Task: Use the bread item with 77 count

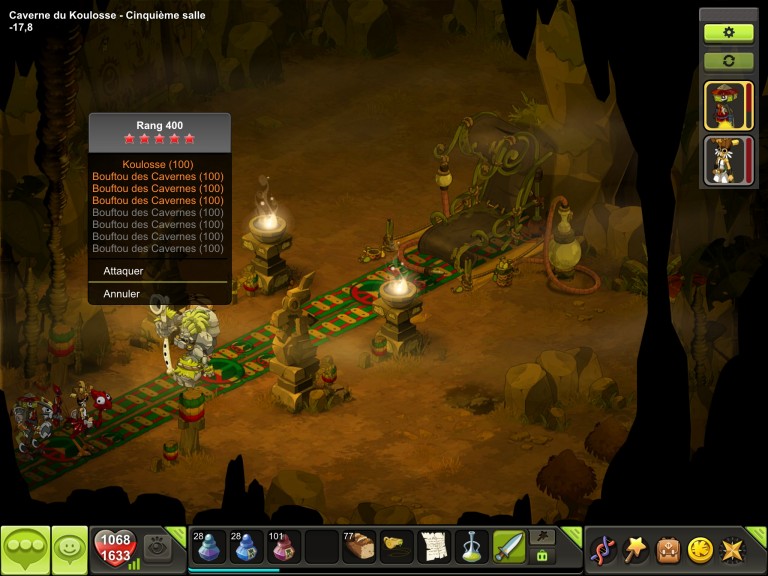Action: tap(359, 547)
